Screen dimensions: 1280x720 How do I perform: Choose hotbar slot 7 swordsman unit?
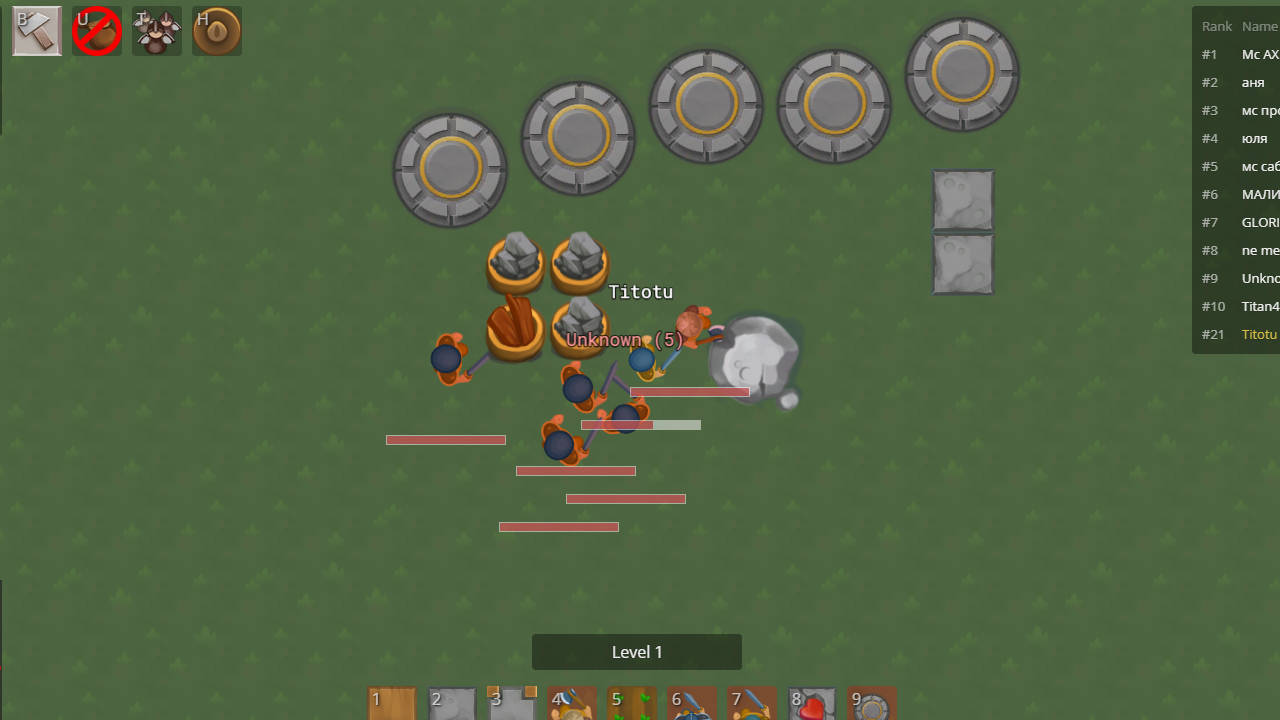752,703
